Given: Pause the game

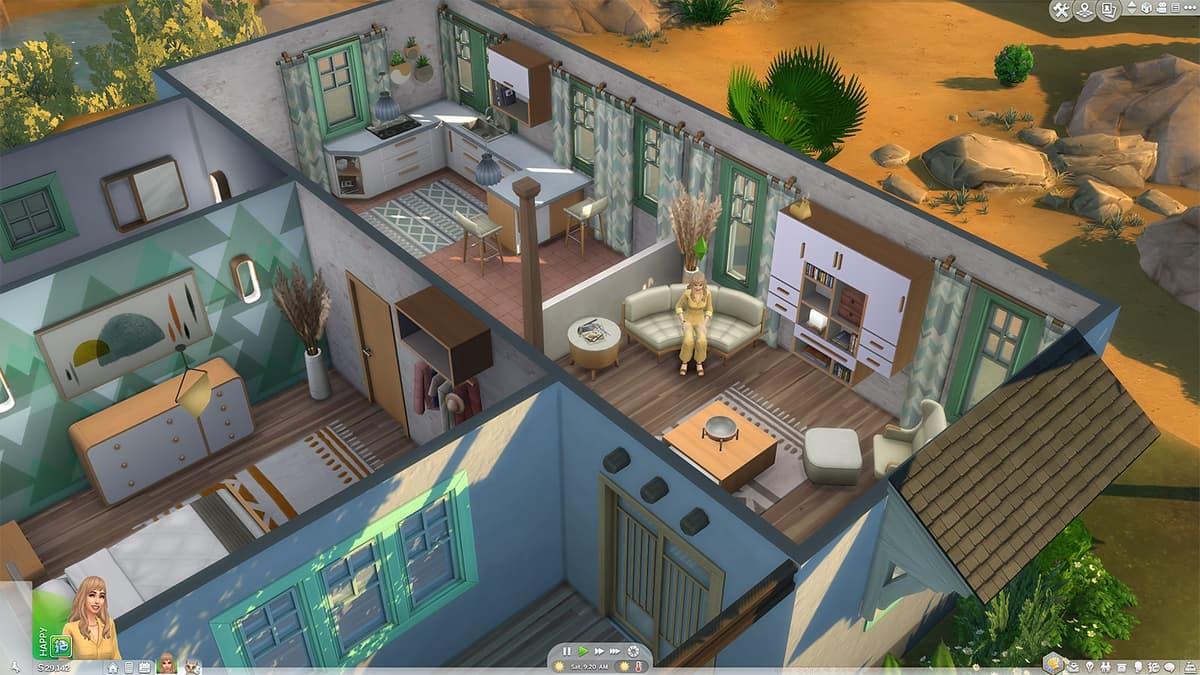Looking at the screenshot, I should click(x=567, y=651).
